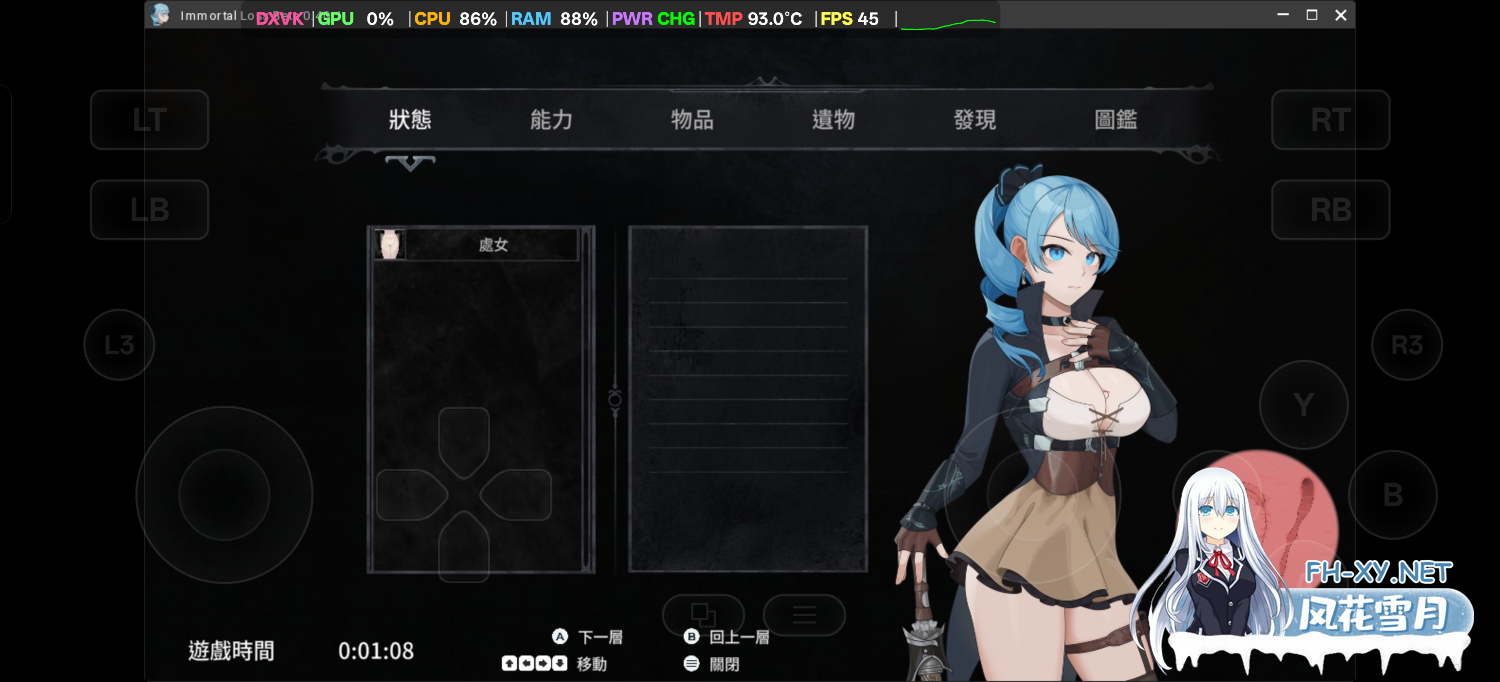This screenshot has height=682, width=1500.
Task: Tap the LB overlay button
Action: (150, 210)
